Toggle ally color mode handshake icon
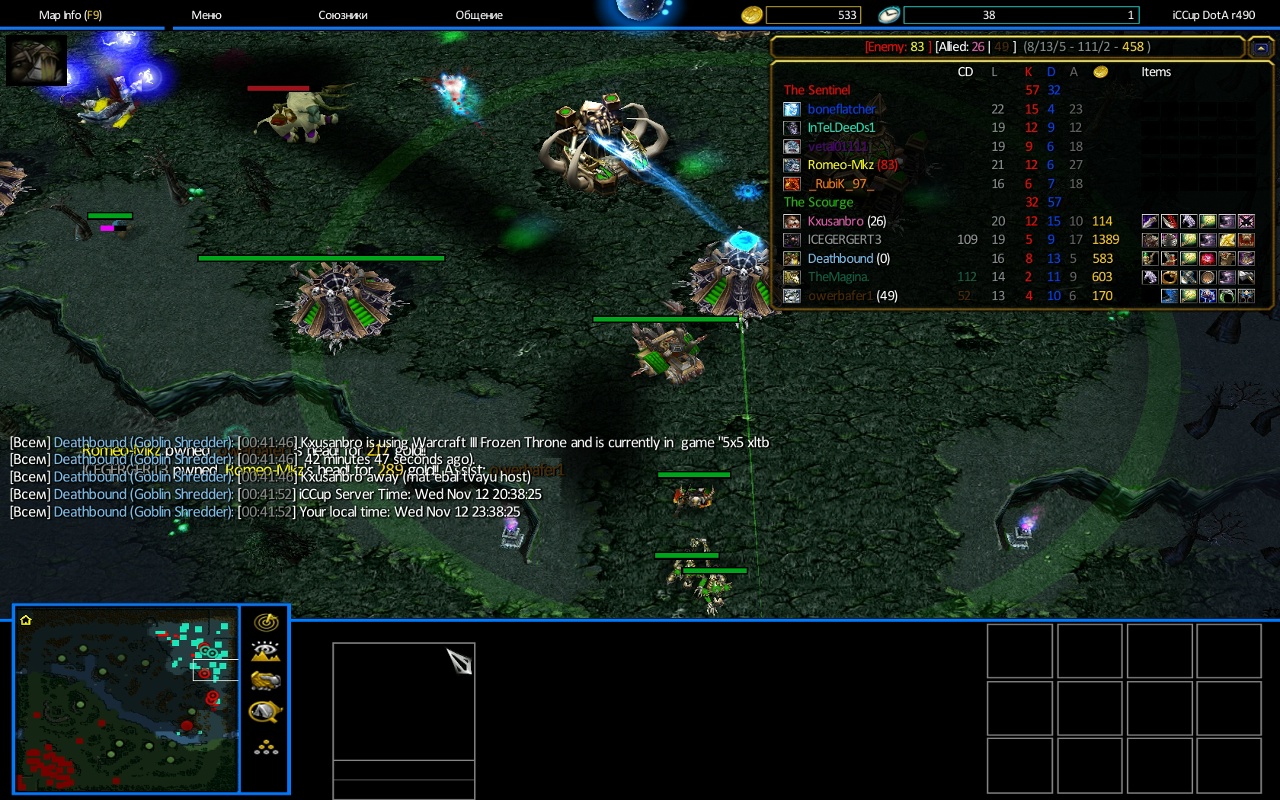The image size is (1280, 800). (x=265, y=681)
